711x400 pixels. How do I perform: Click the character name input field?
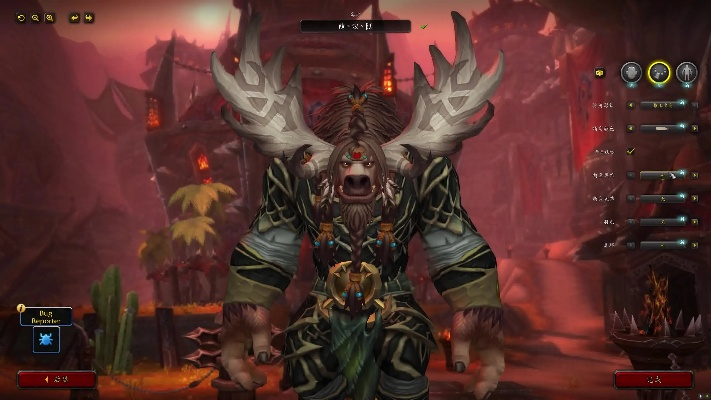(x=355, y=26)
